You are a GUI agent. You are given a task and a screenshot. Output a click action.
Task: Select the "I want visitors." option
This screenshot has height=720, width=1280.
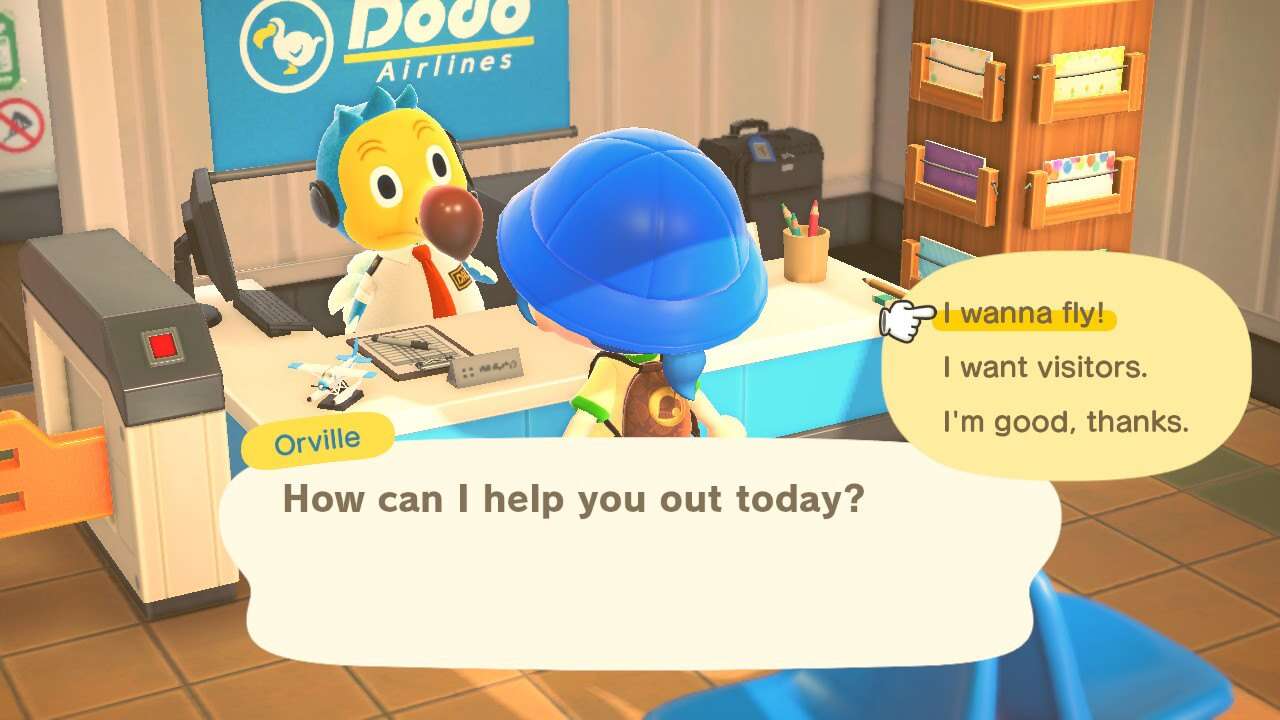click(x=1044, y=368)
